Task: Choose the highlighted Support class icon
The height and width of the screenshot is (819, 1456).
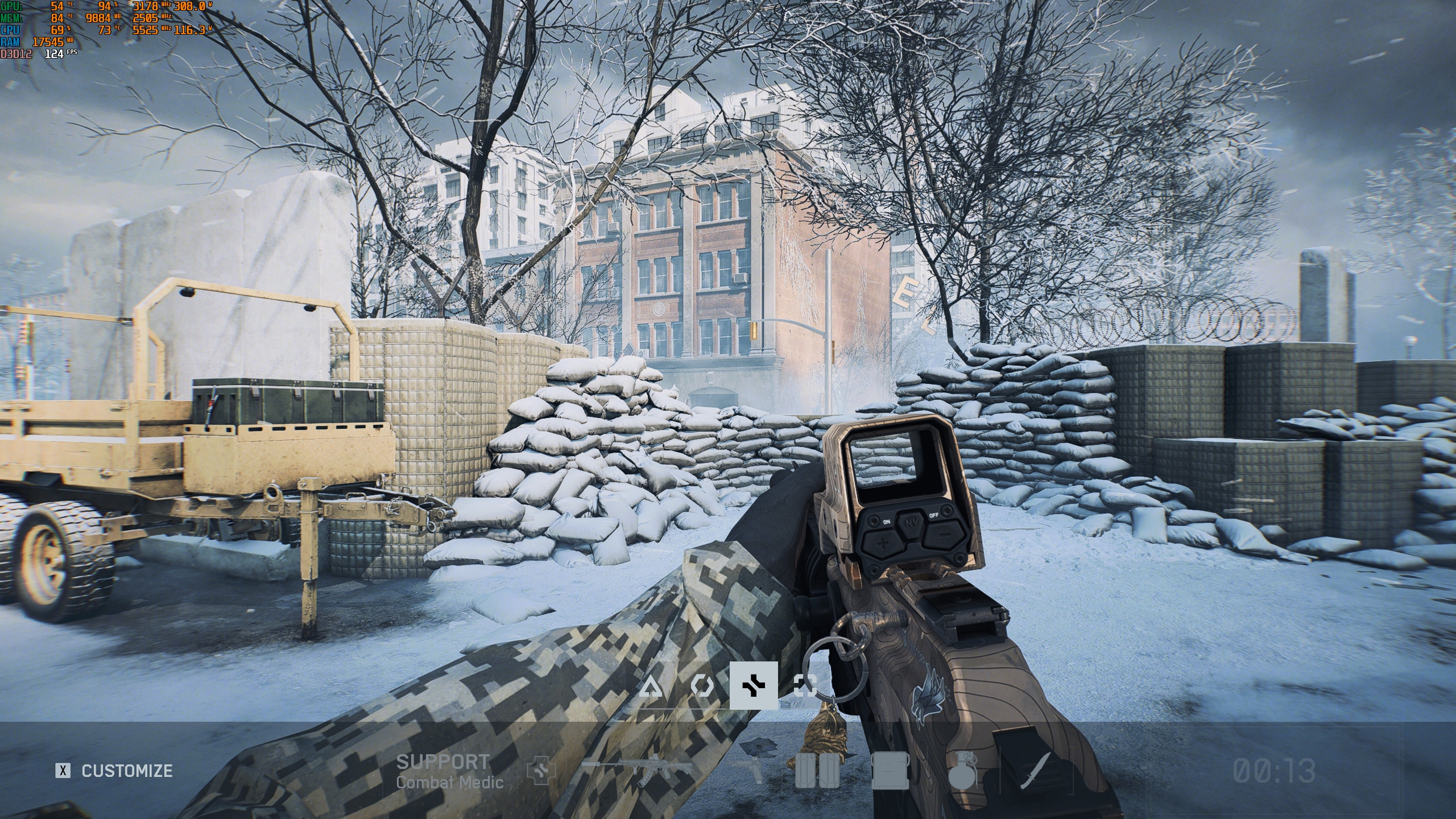Action: point(754,686)
